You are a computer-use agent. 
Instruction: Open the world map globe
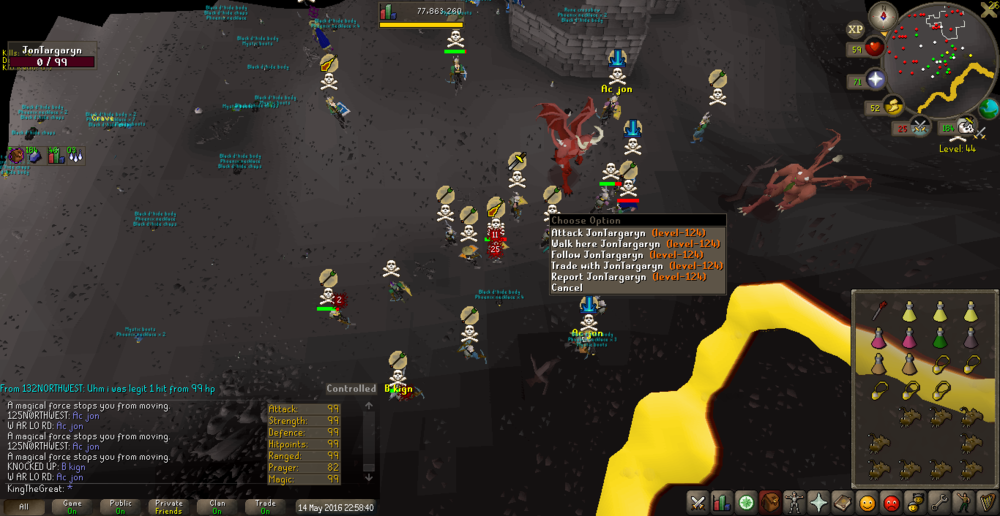click(x=989, y=107)
